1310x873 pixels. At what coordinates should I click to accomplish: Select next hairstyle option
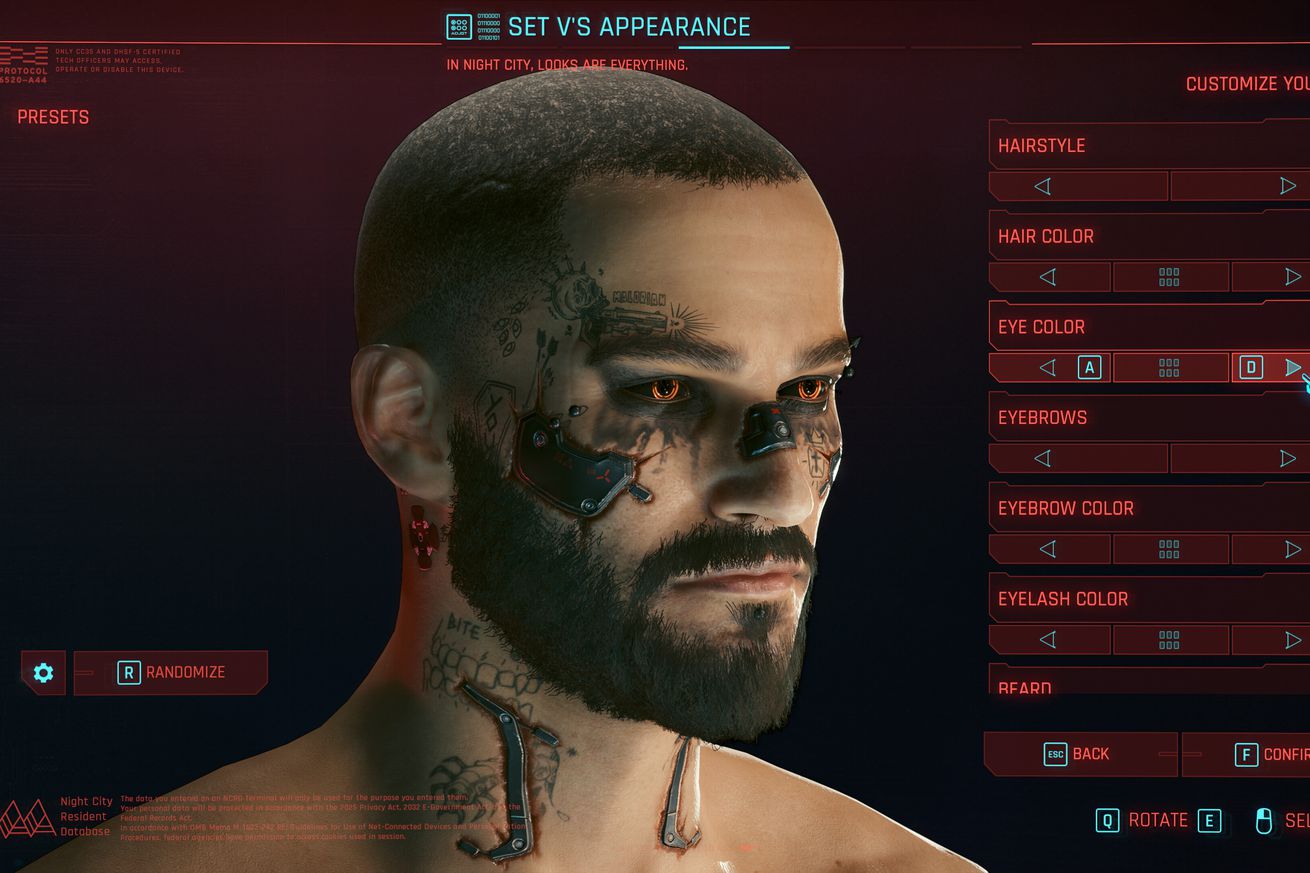pos(1287,186)
